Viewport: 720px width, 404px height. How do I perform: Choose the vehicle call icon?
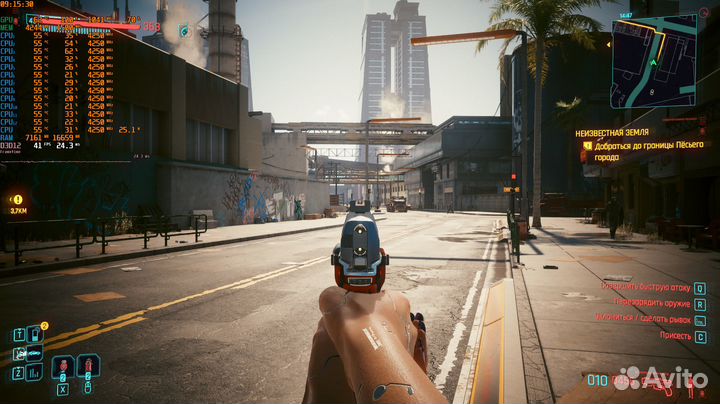tap(35, 354)
